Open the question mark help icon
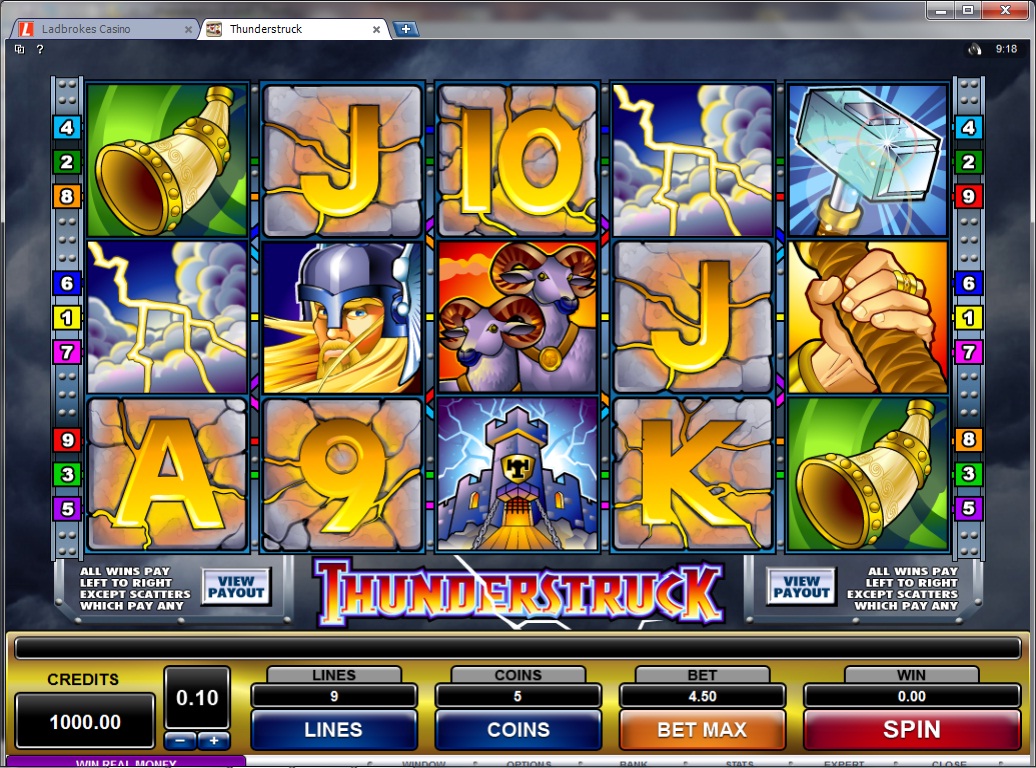Image resolution: width=1036 pixels, height=768 pixels. point(40,48)
